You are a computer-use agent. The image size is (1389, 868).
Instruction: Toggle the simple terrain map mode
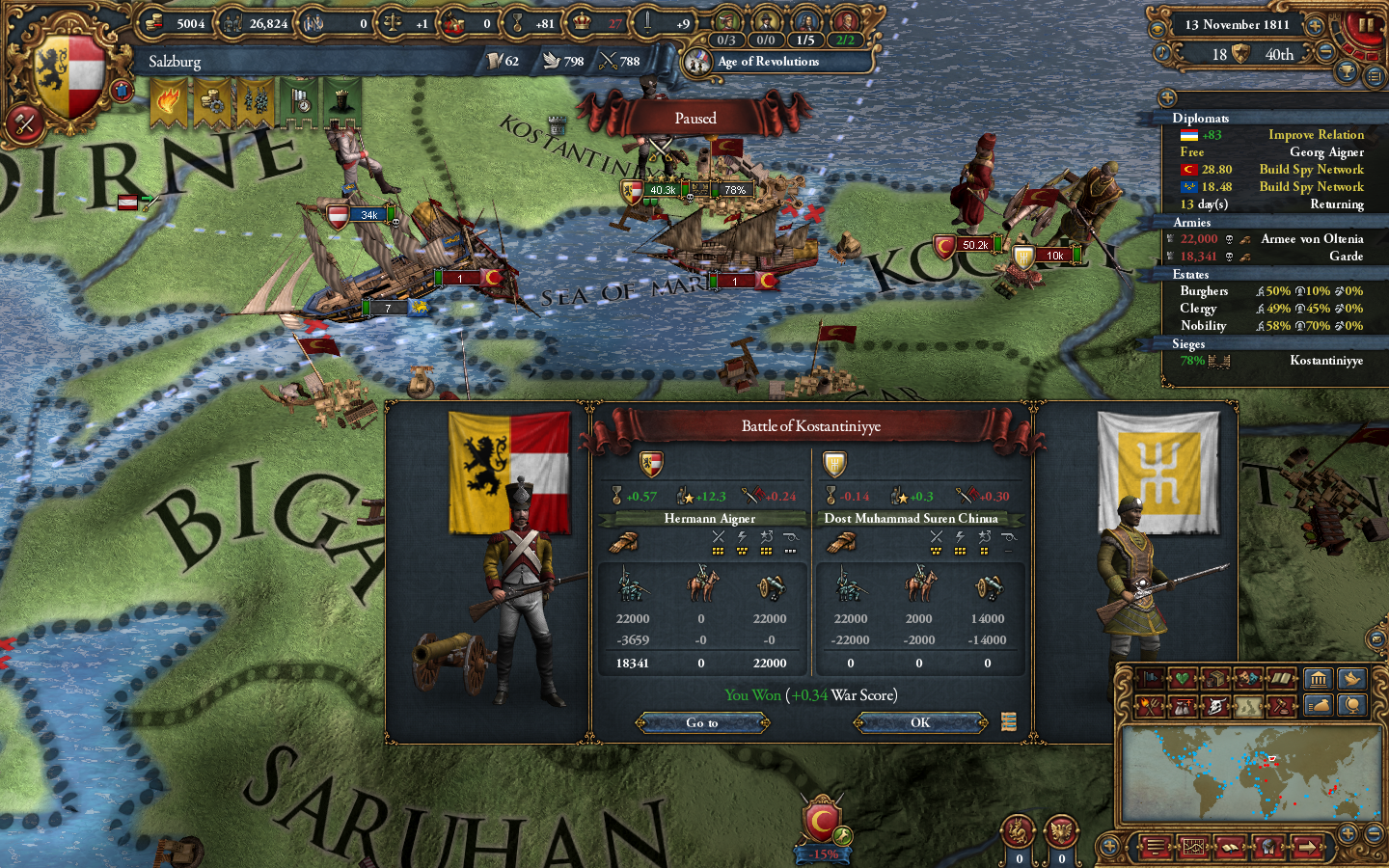(1247, 706)
